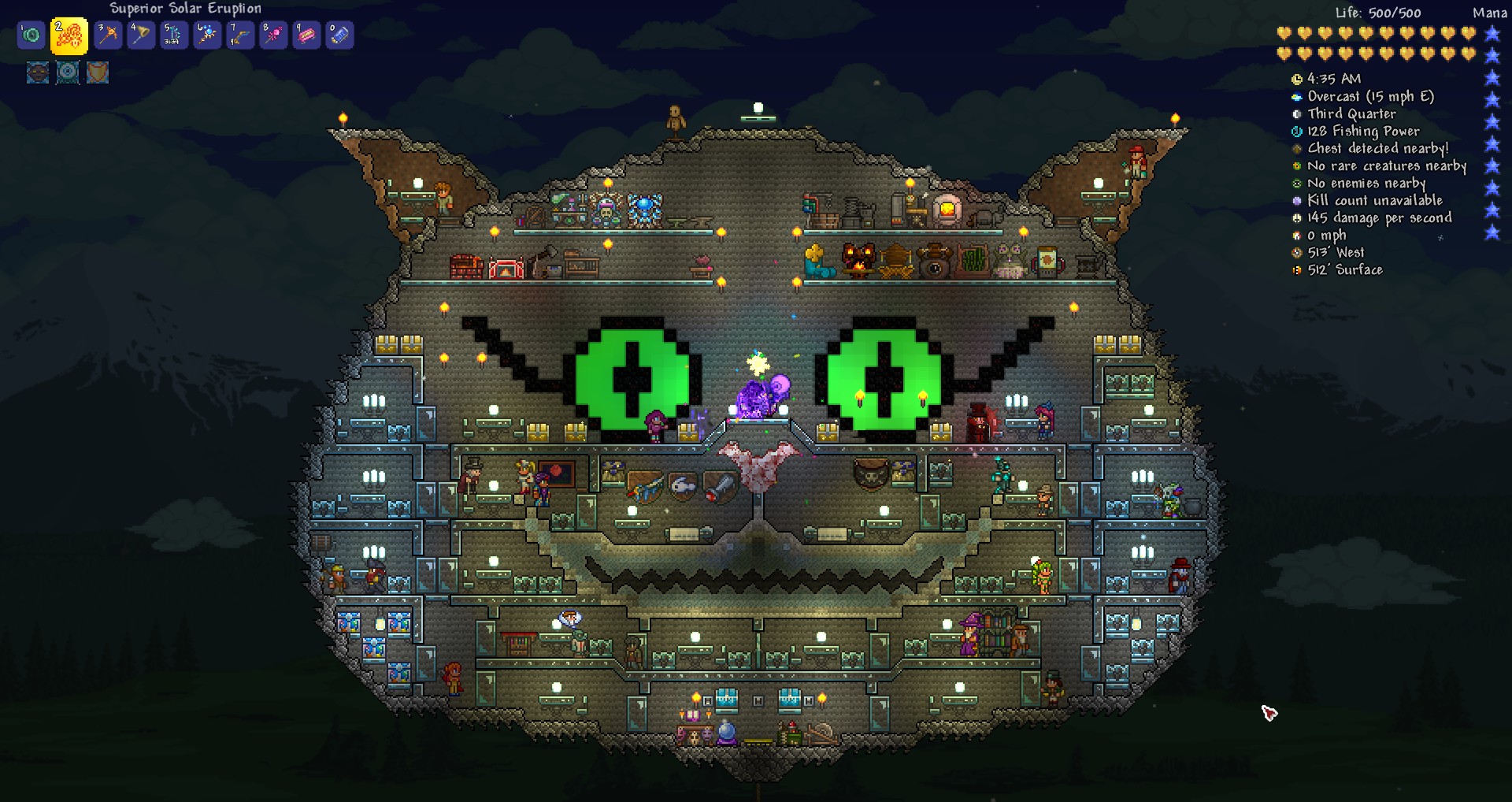Image resolution: width=1512 pixels, height=802 pixels.
Task: Click the clock icon beside 4:35 AM
Action: click(x=1296, y=79)
